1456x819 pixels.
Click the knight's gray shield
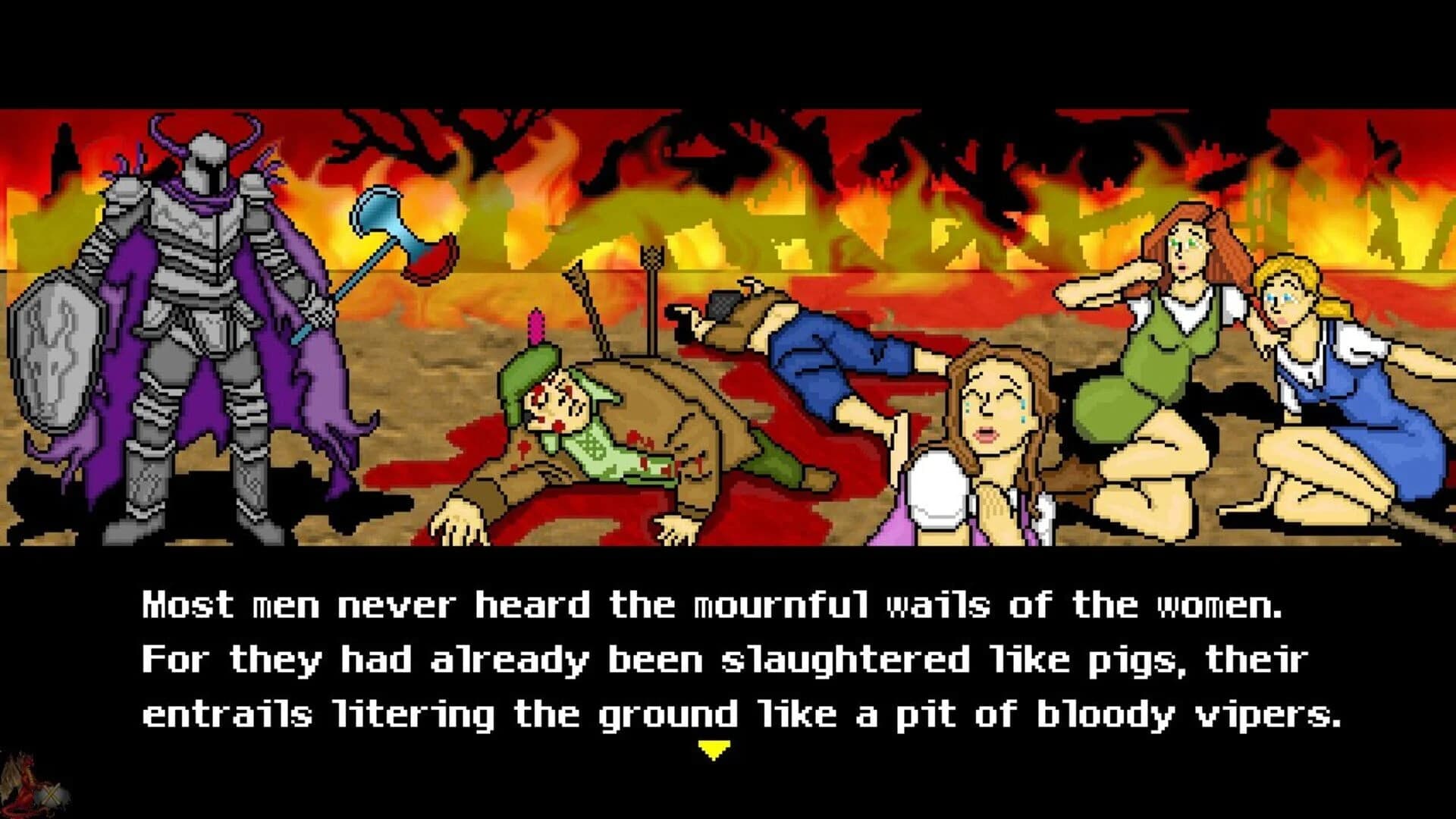tap(57, 356)
